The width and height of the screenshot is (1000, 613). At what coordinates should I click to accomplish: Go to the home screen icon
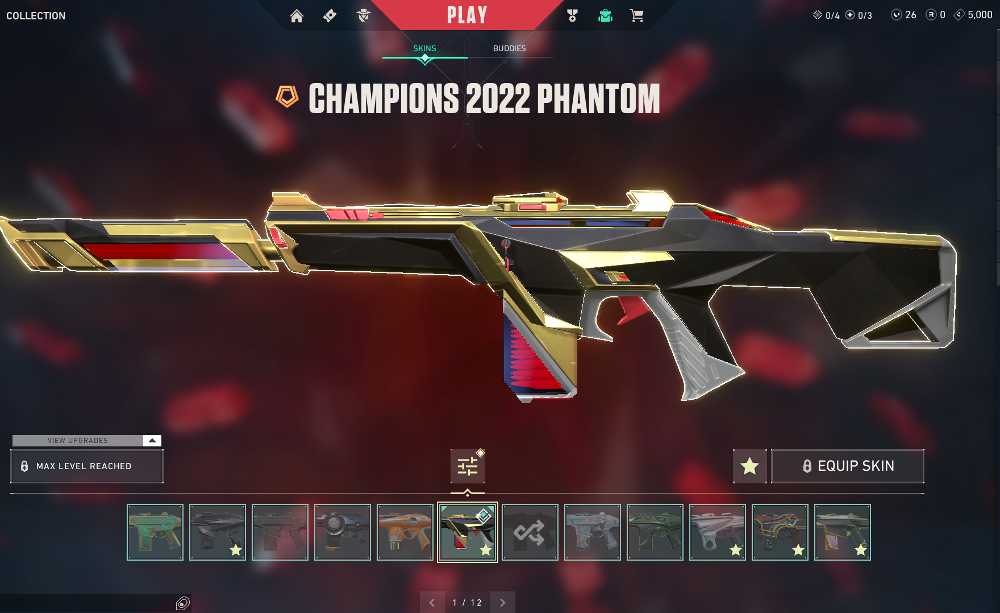[x=297, y=16]
